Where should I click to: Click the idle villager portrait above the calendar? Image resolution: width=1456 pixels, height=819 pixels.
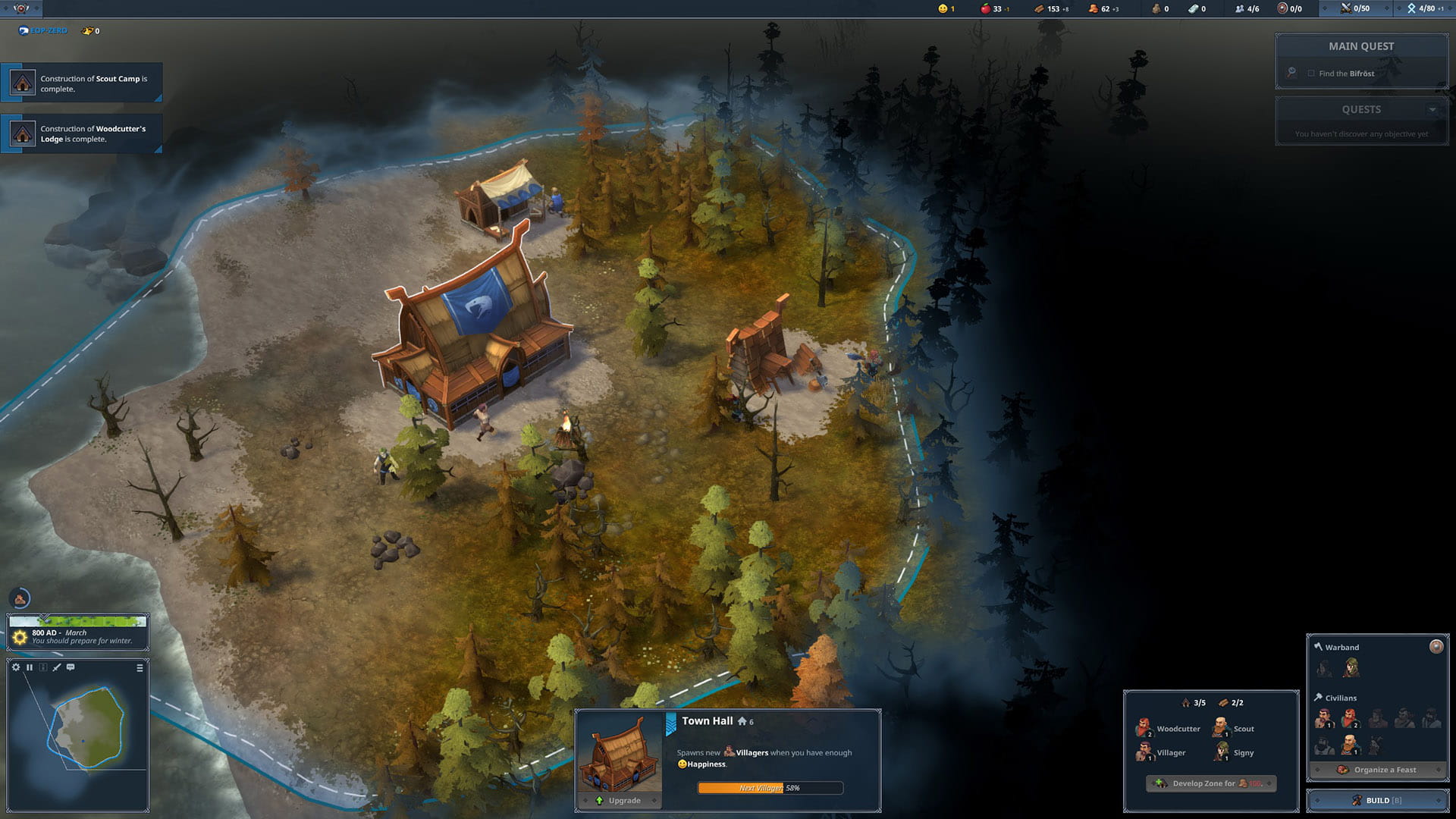tap(20, 599)
